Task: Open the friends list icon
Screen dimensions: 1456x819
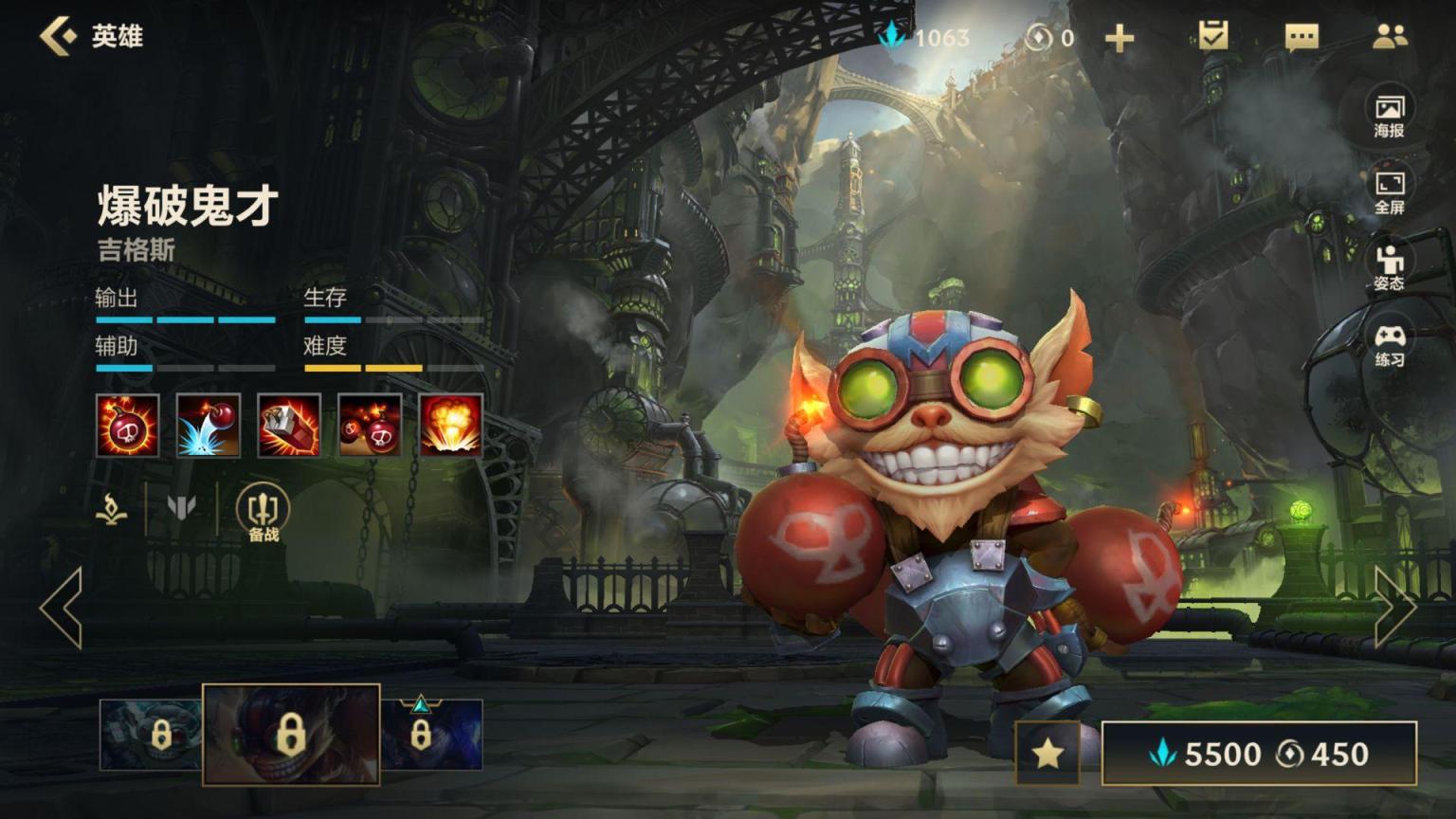Action: (1390, 37)
